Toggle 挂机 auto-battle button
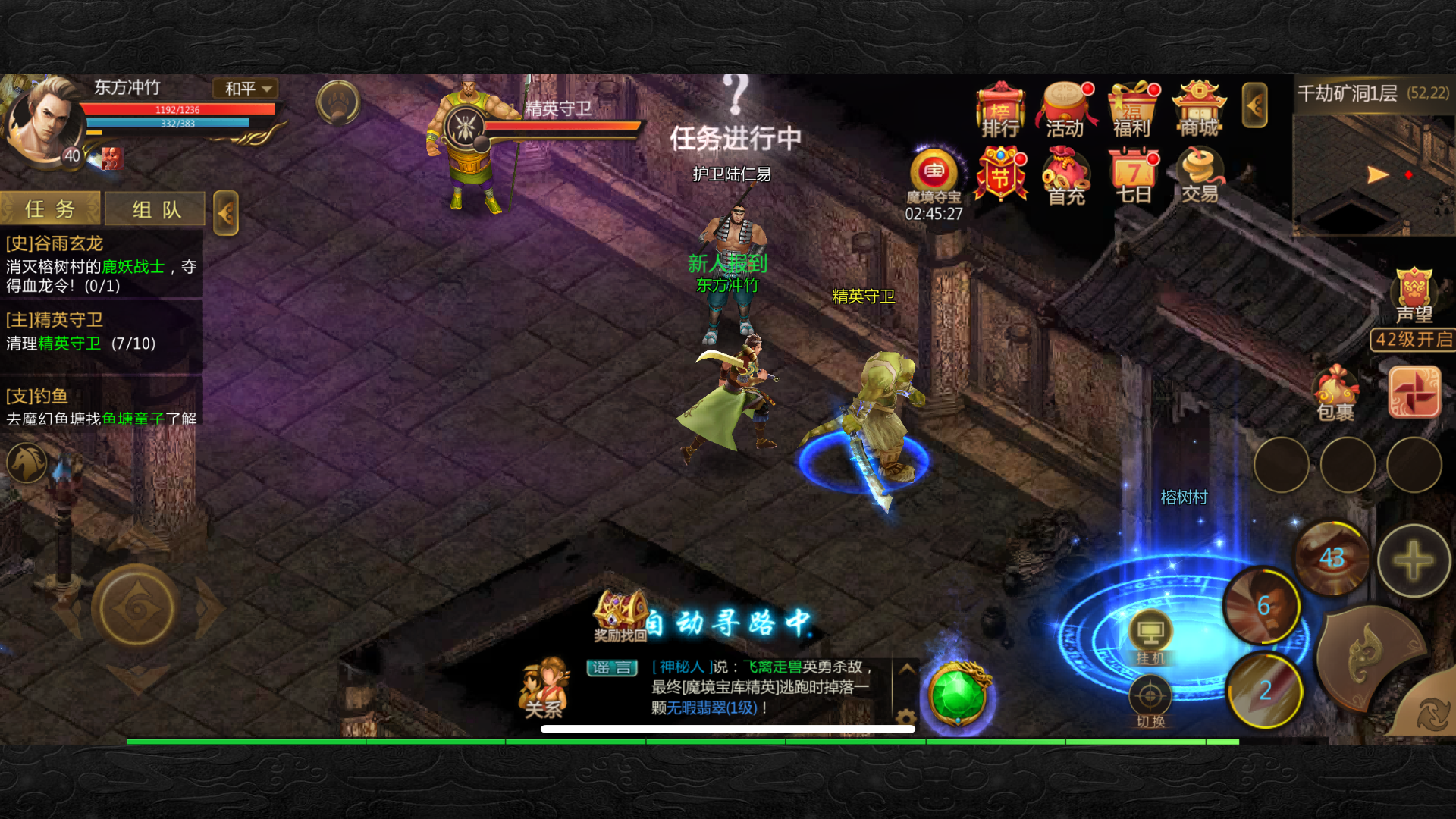Viewport: 1456px width, 819px height. (x=1150, y=638)
